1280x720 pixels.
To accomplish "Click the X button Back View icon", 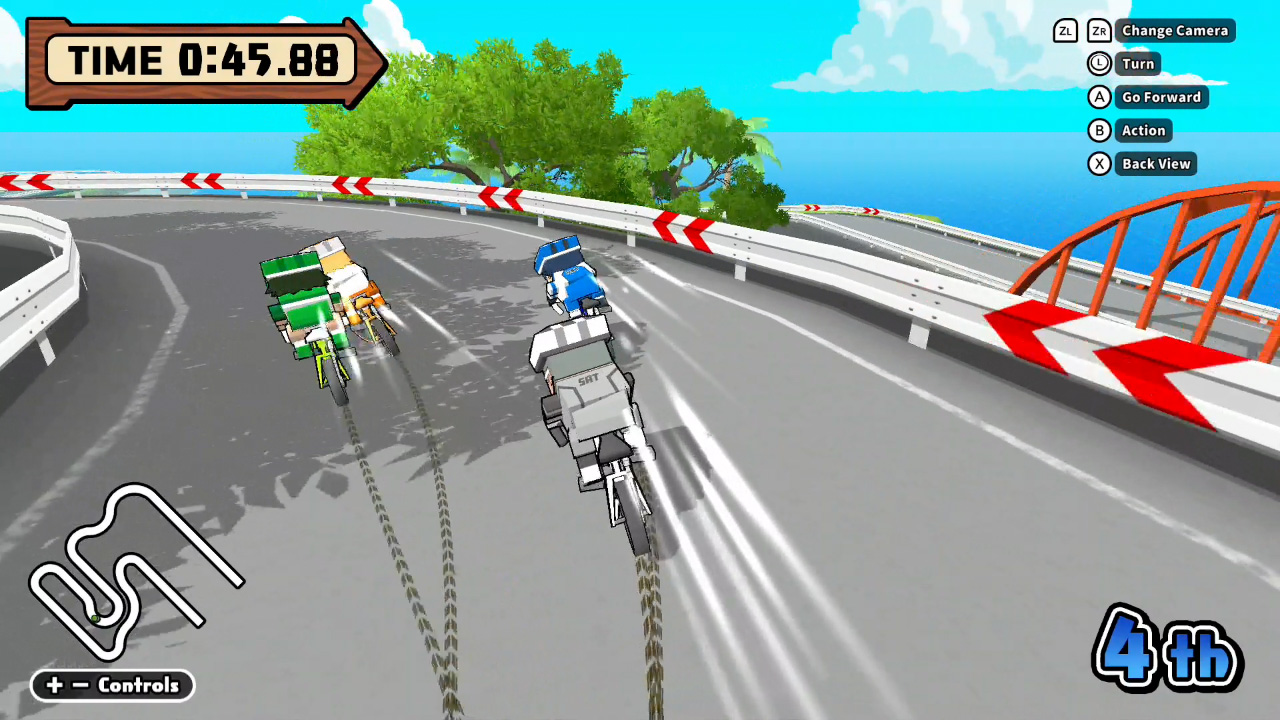I will point(1099,163).
